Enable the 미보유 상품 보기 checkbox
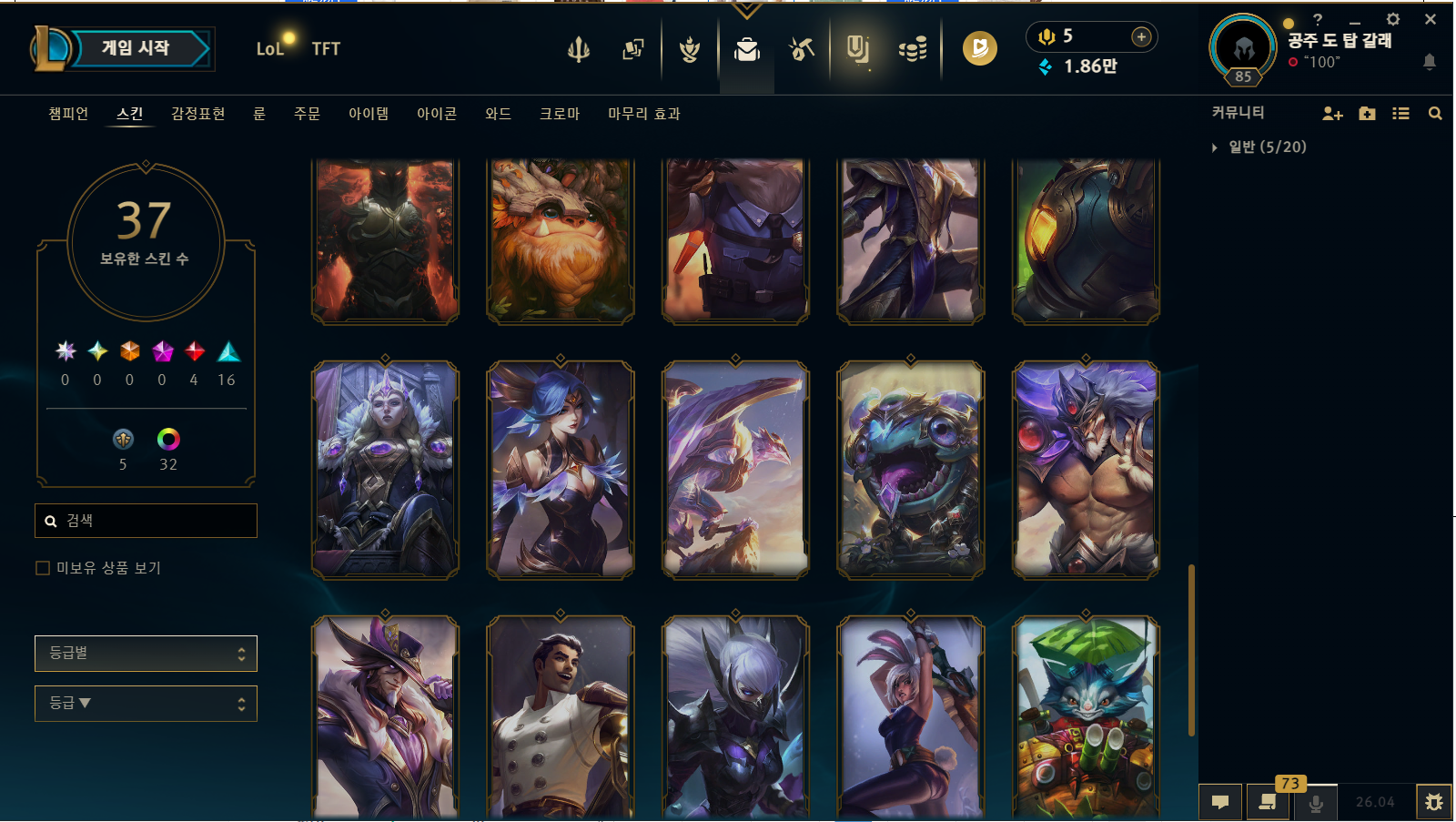This screenshot has height=822, width=1456. (43, 567)
